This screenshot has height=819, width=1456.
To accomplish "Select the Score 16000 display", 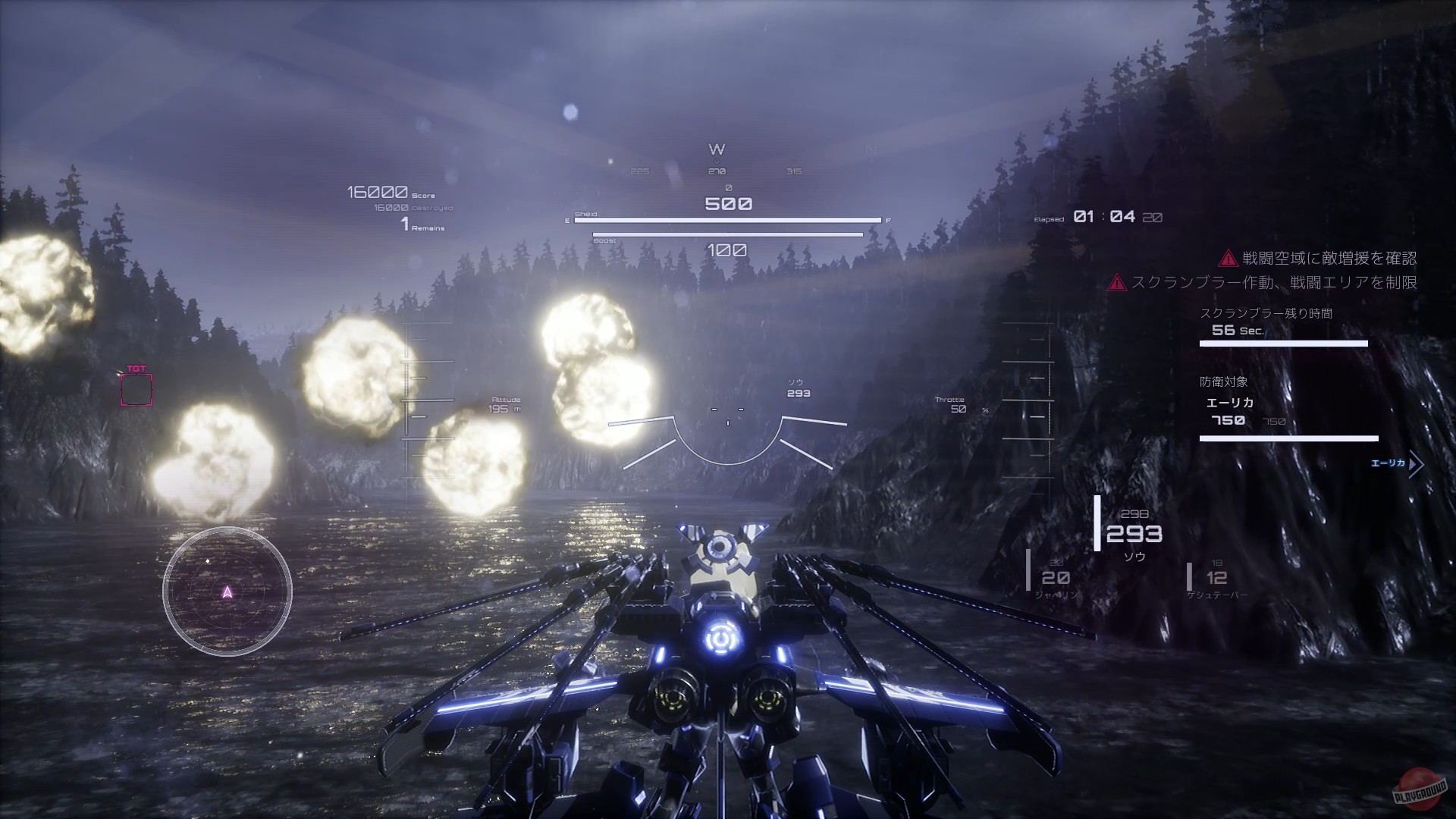I will click(x=379, y=192).
